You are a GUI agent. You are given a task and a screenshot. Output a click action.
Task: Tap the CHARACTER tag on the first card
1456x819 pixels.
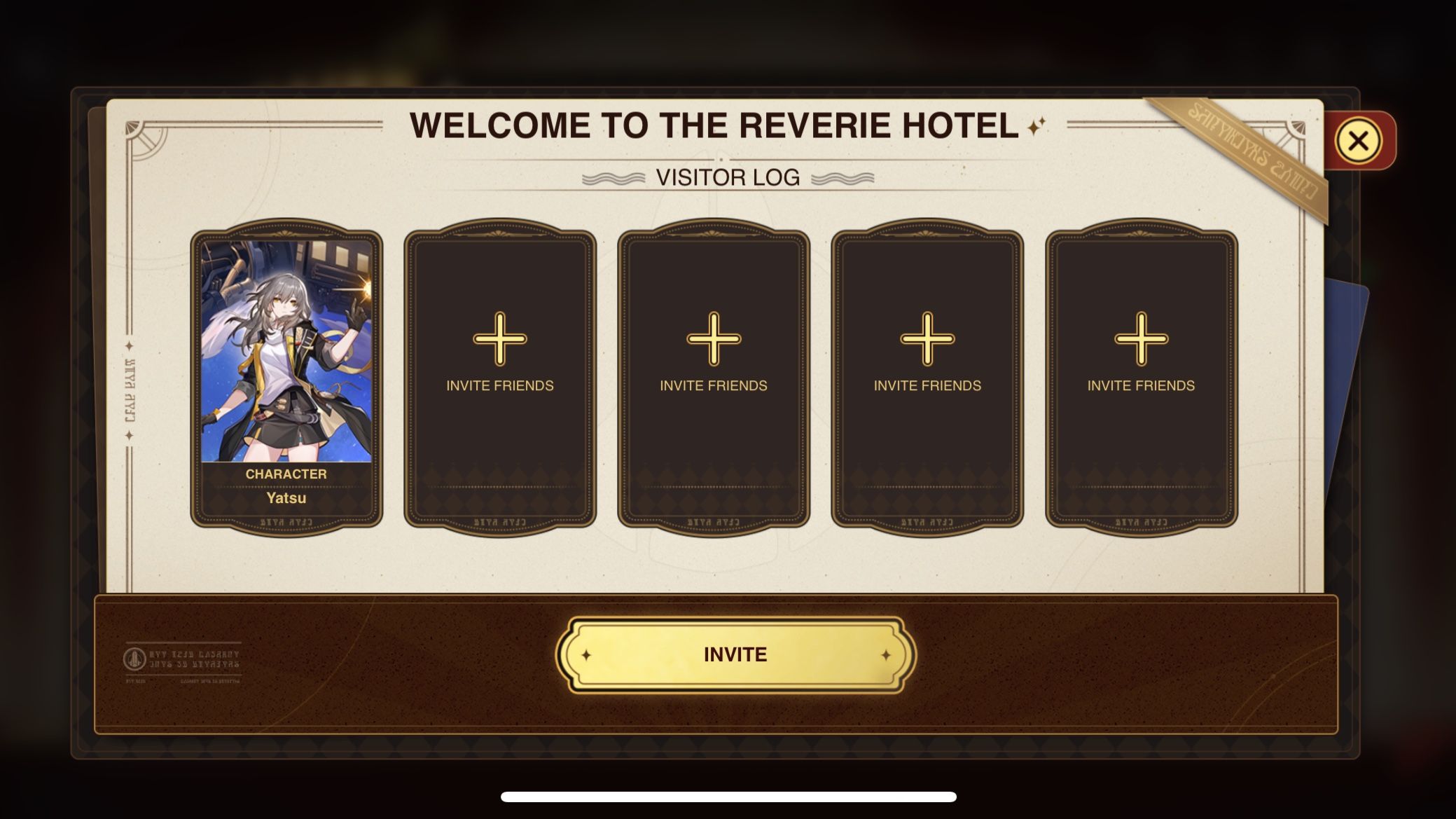(x=286, y=474)
